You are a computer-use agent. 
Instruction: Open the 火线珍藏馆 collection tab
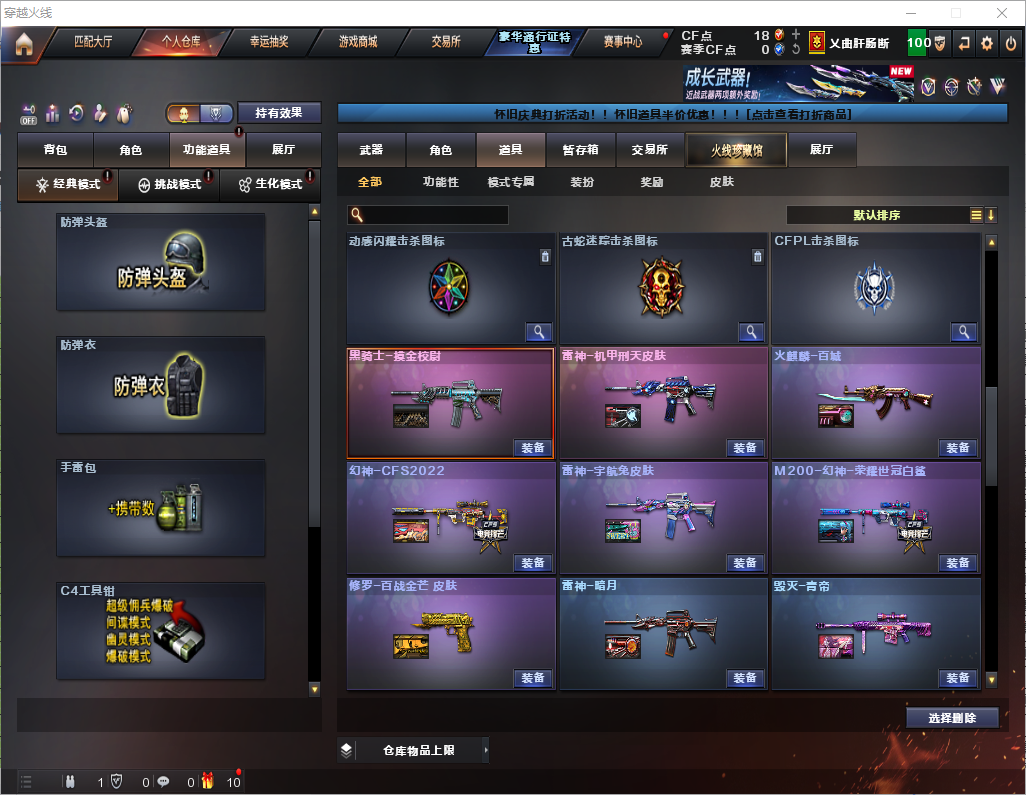[735, 150]
